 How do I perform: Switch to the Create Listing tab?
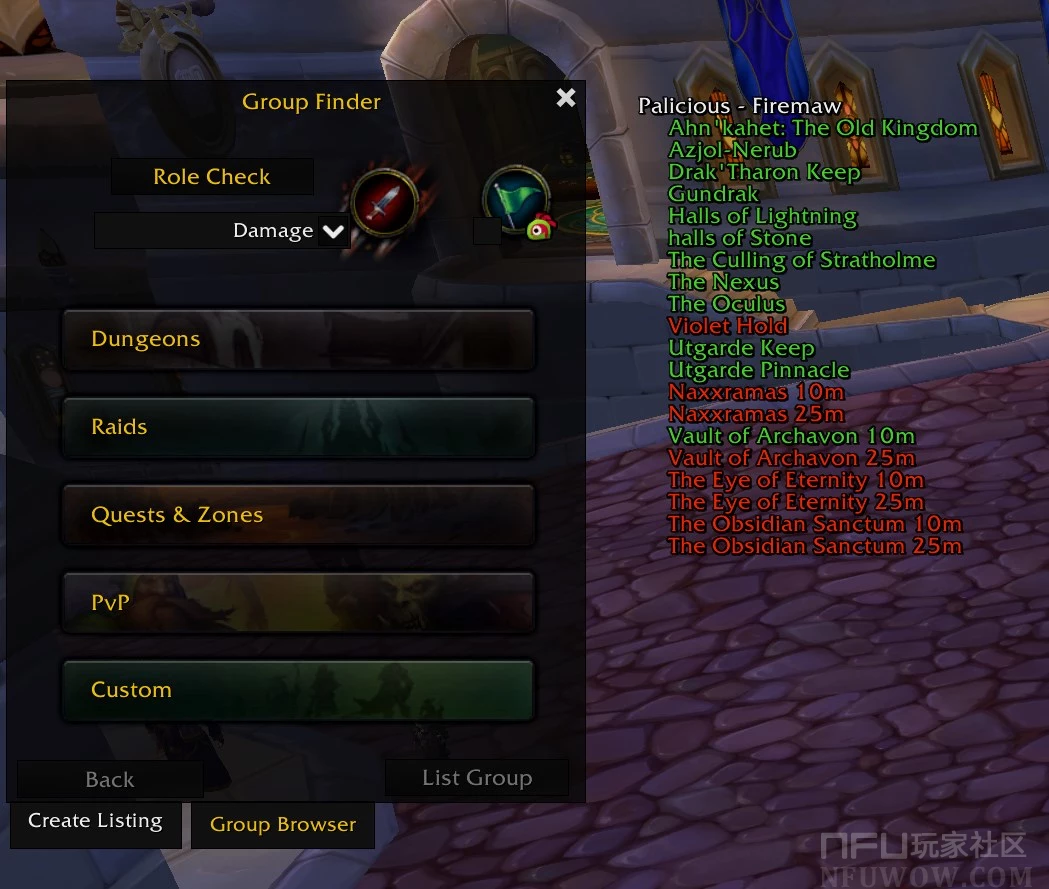pyautogui.click(x=96, y=822)
